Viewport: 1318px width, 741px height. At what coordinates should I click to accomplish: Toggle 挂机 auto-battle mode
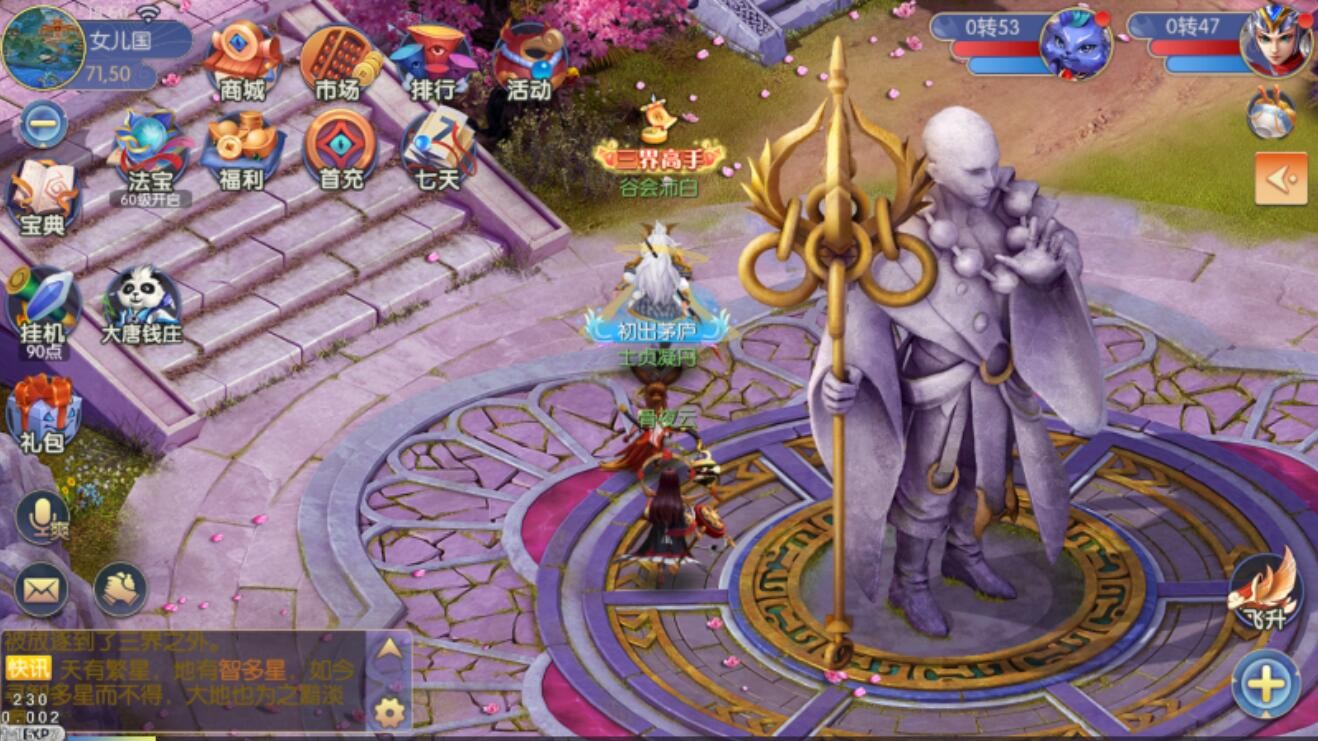[x=42, y=307]
